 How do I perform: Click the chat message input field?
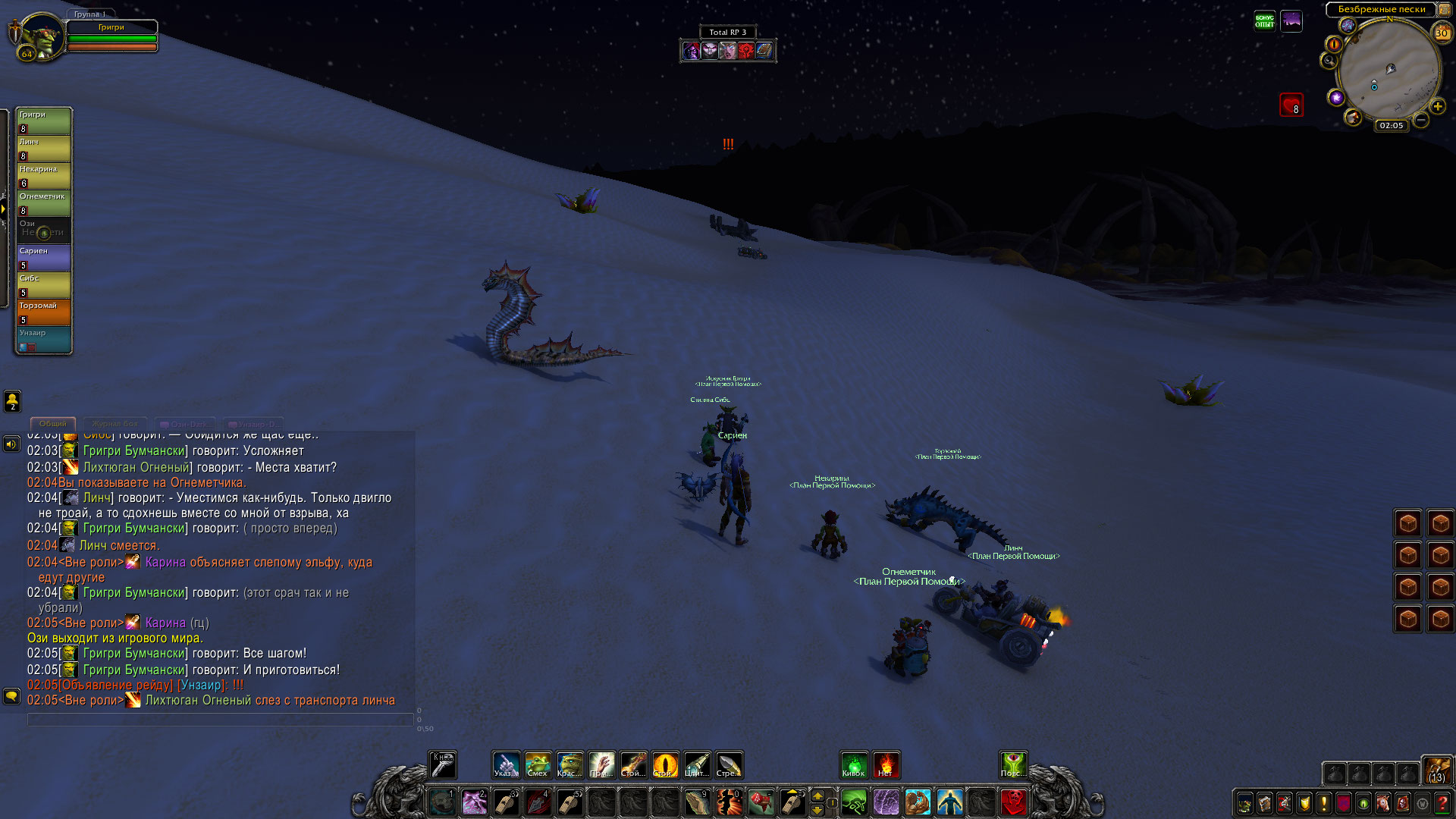pyautogui.click(x=220, y=719)
